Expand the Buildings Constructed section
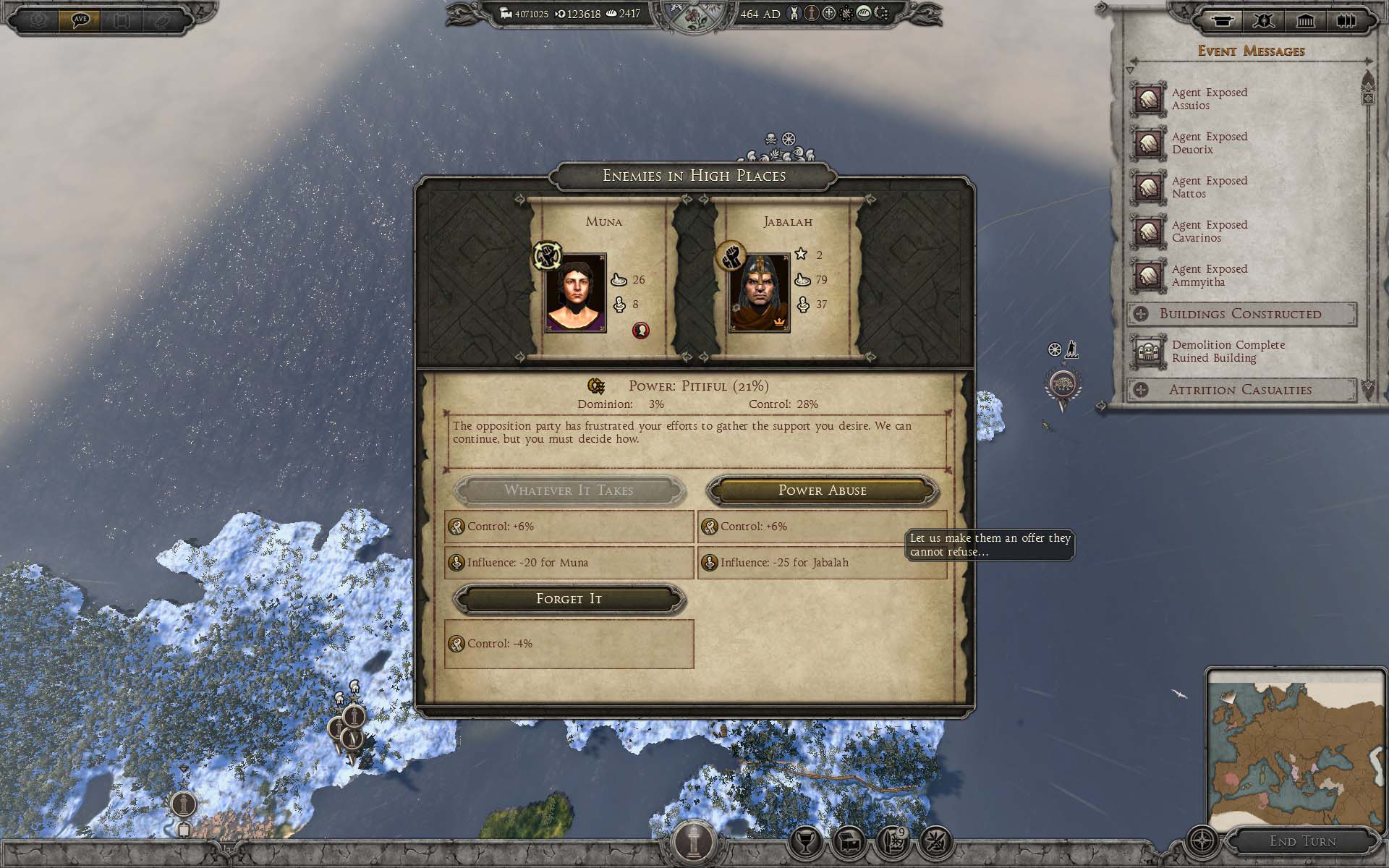The image size is (1389, 868). pos(1240,314)
